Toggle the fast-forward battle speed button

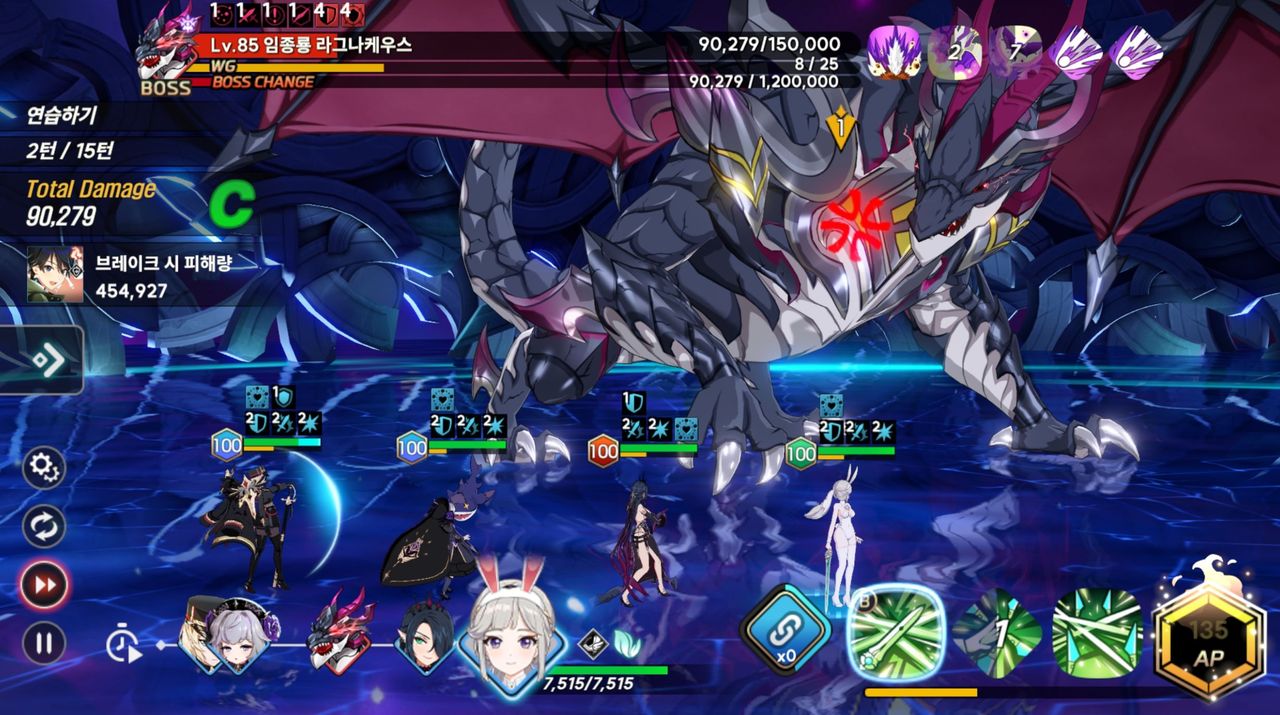pos(44,585)
